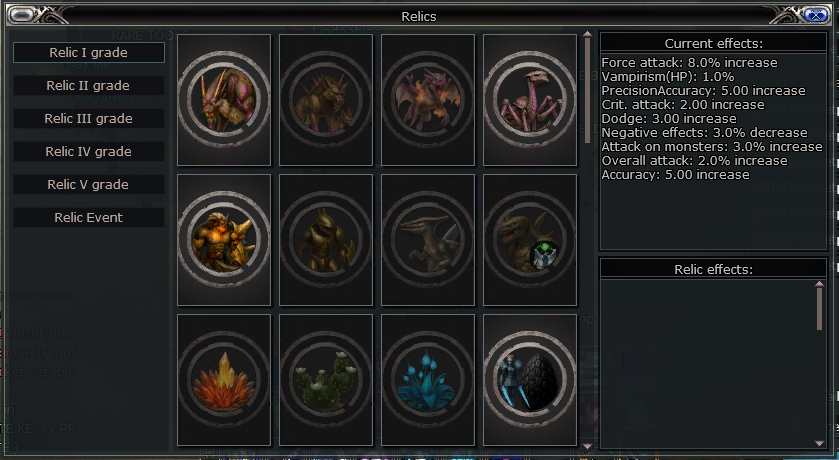Screen dimensions: 839x460
Task: Click the relic grid scrollbar handle
Action: 588,88
